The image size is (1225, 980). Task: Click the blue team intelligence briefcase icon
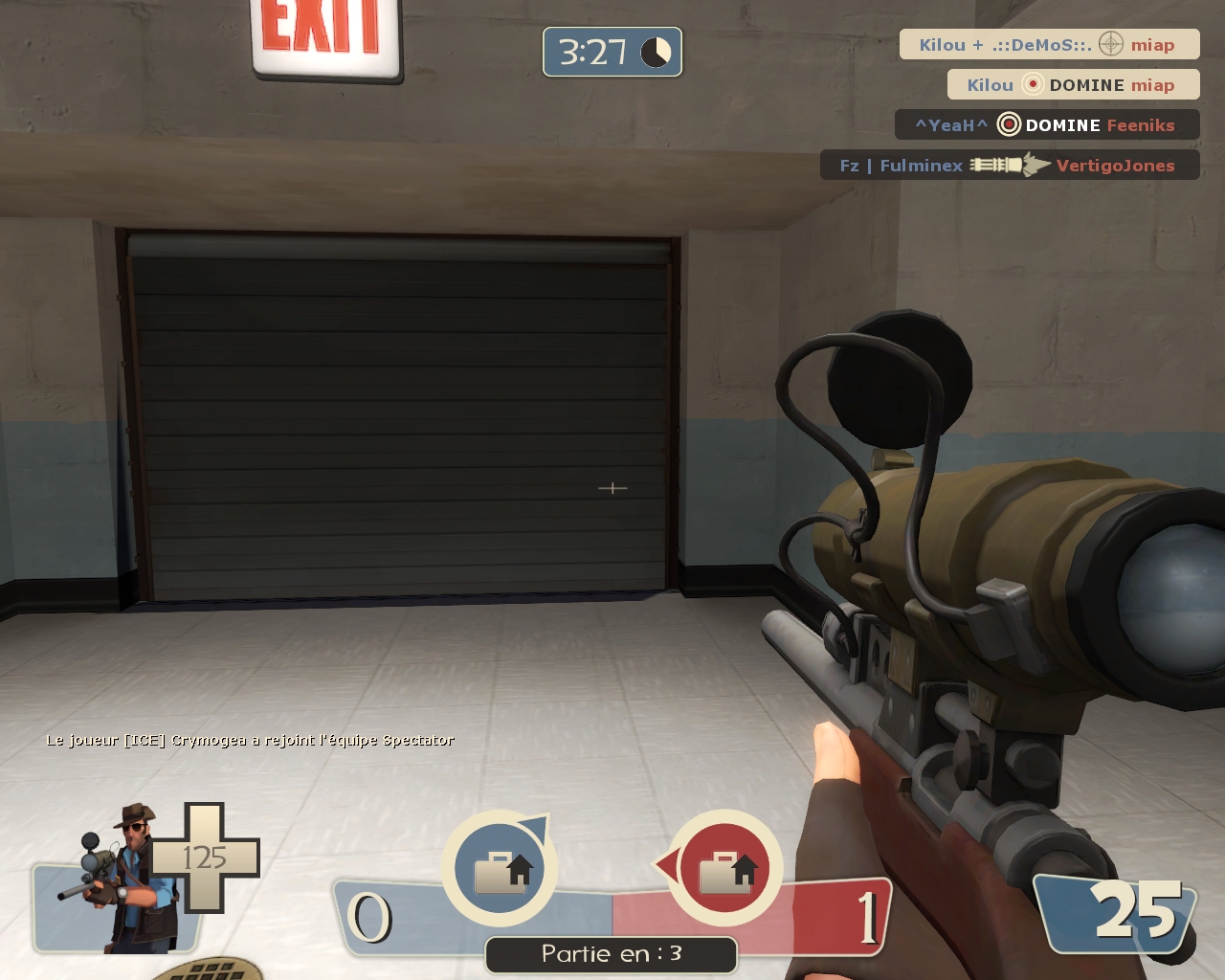pos(500,869)
